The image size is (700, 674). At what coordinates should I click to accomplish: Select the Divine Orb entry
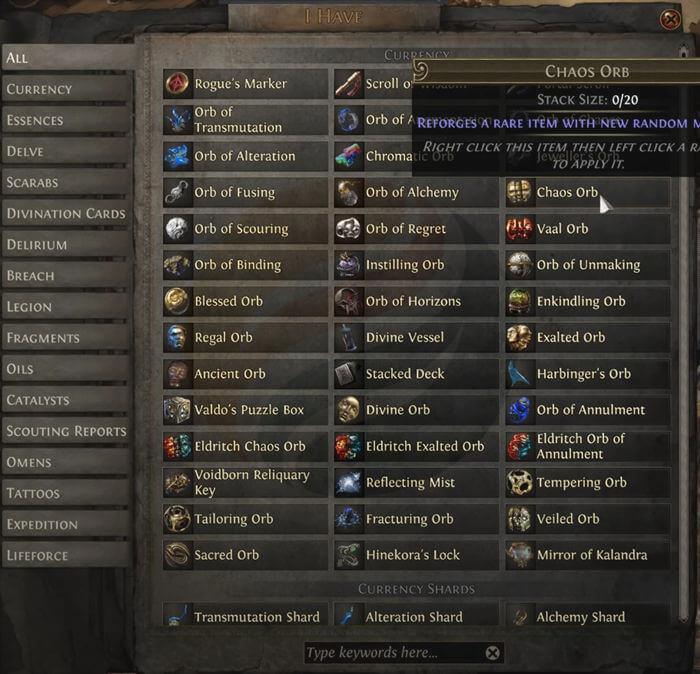coord(416,410)
